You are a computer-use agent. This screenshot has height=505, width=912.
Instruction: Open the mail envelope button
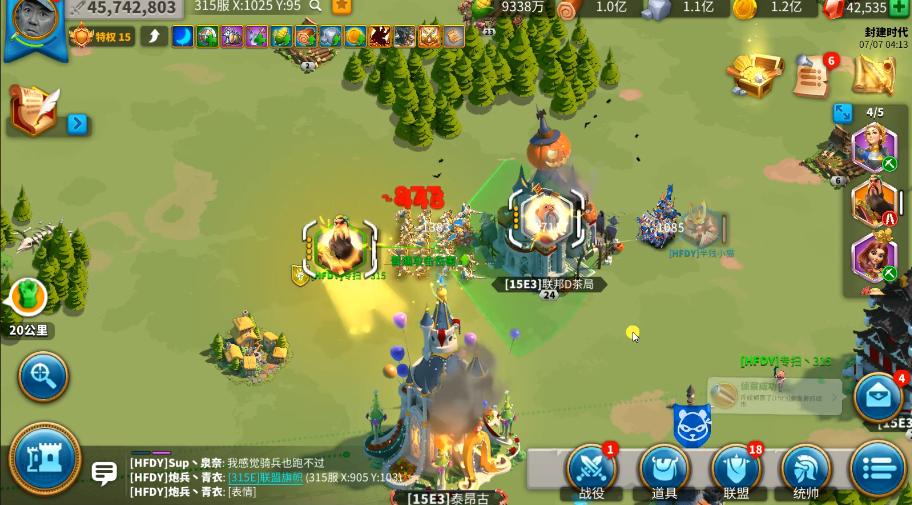point(879,397)
